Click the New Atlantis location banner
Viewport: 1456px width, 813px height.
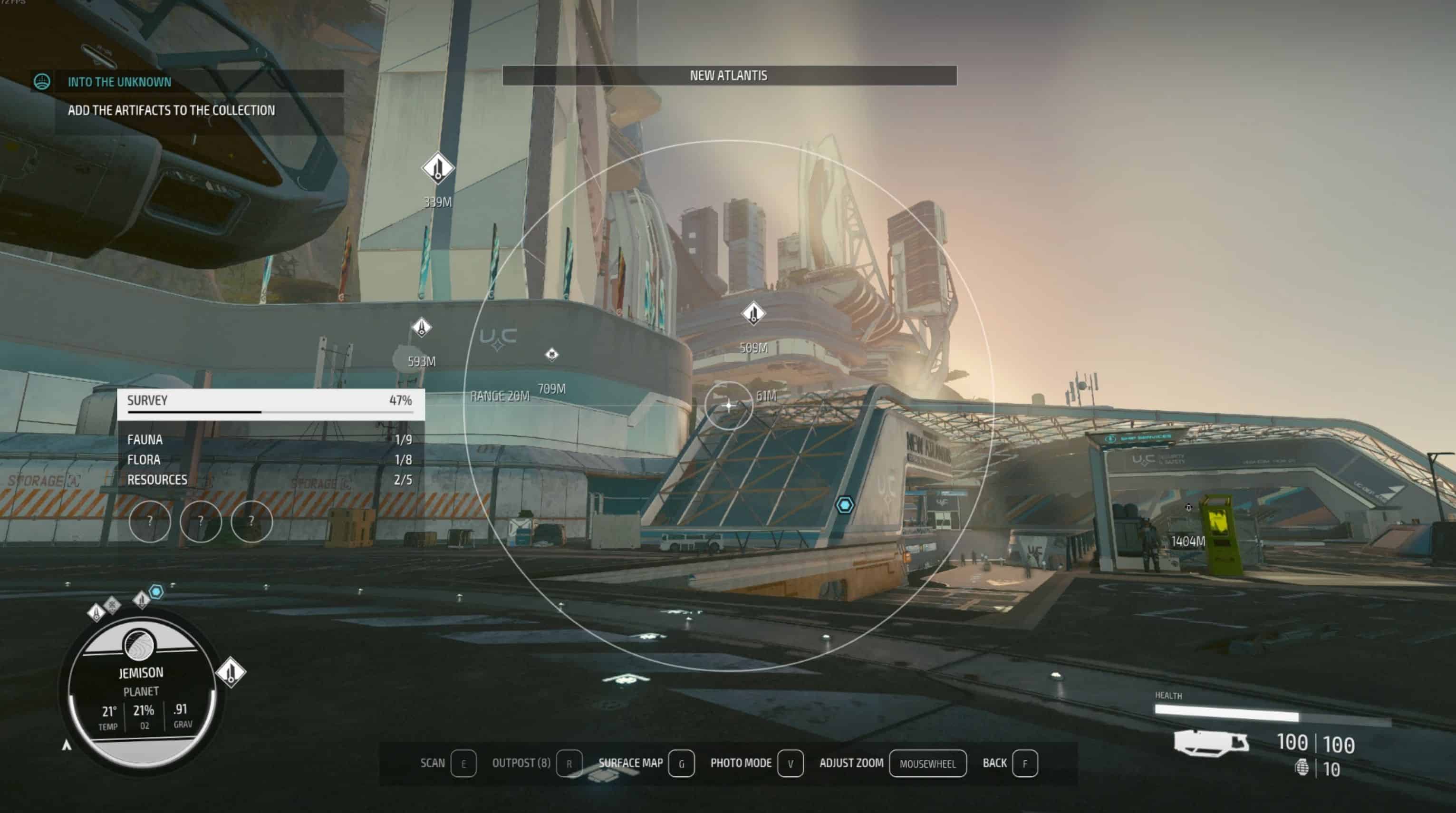pos(729,76)
